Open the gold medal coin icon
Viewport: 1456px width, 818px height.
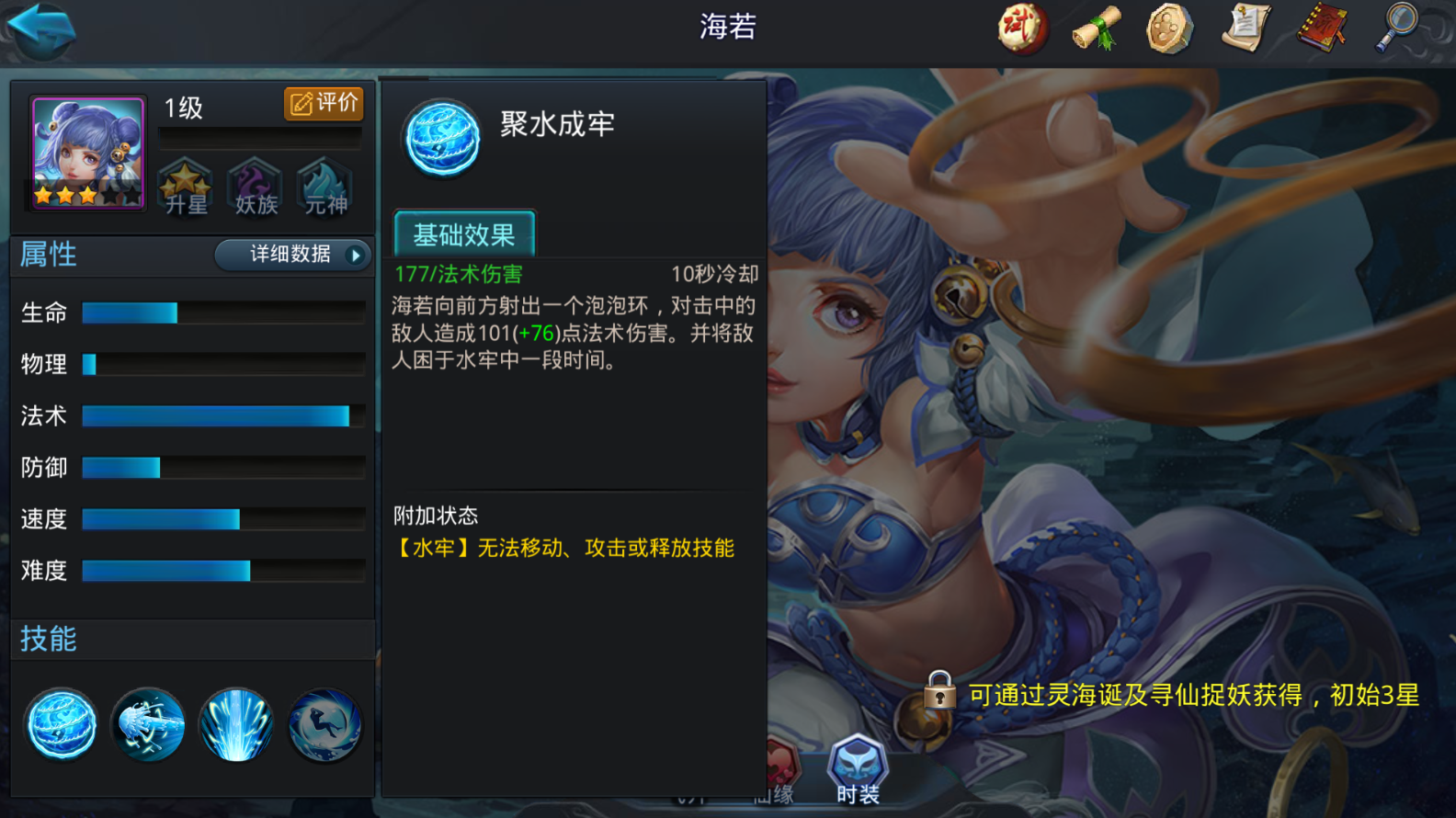pos(1169,28)
